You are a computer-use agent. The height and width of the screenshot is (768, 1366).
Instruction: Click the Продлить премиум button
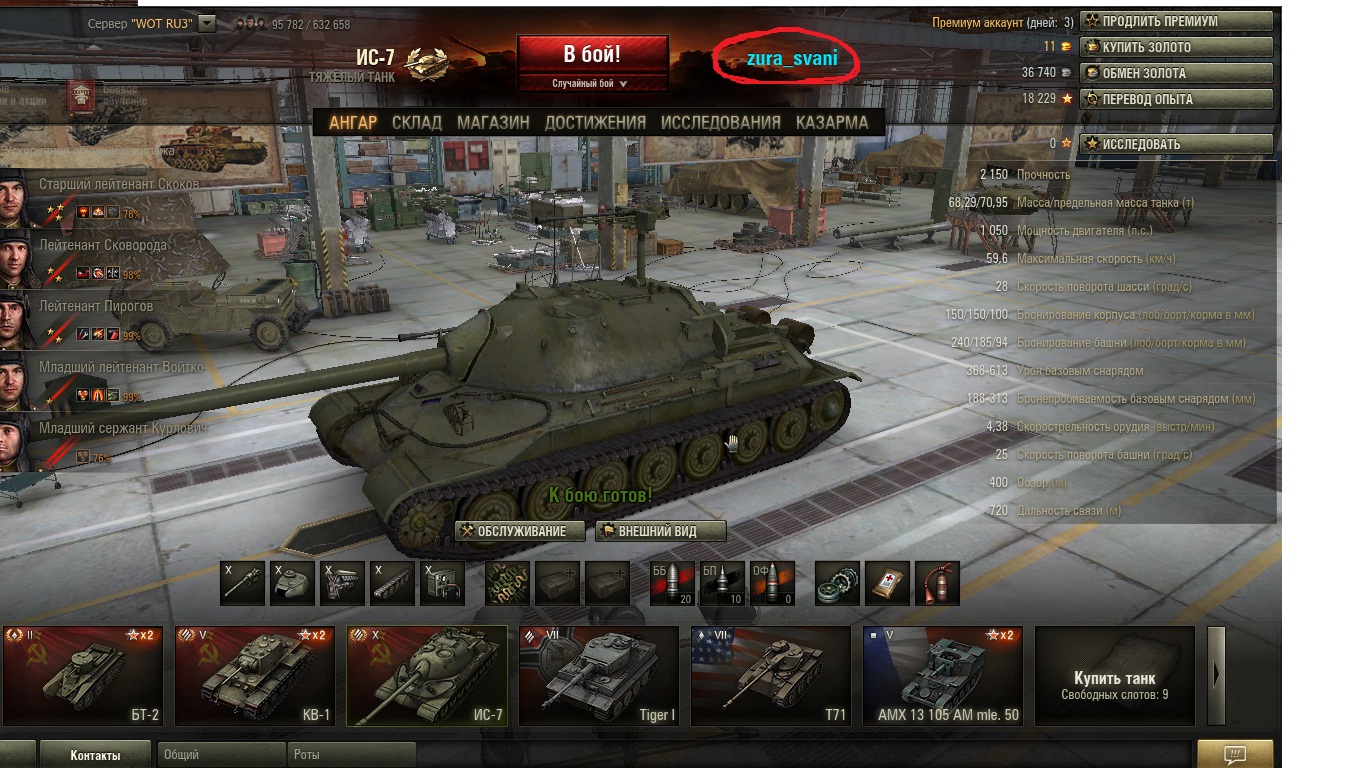point(1176,21)
